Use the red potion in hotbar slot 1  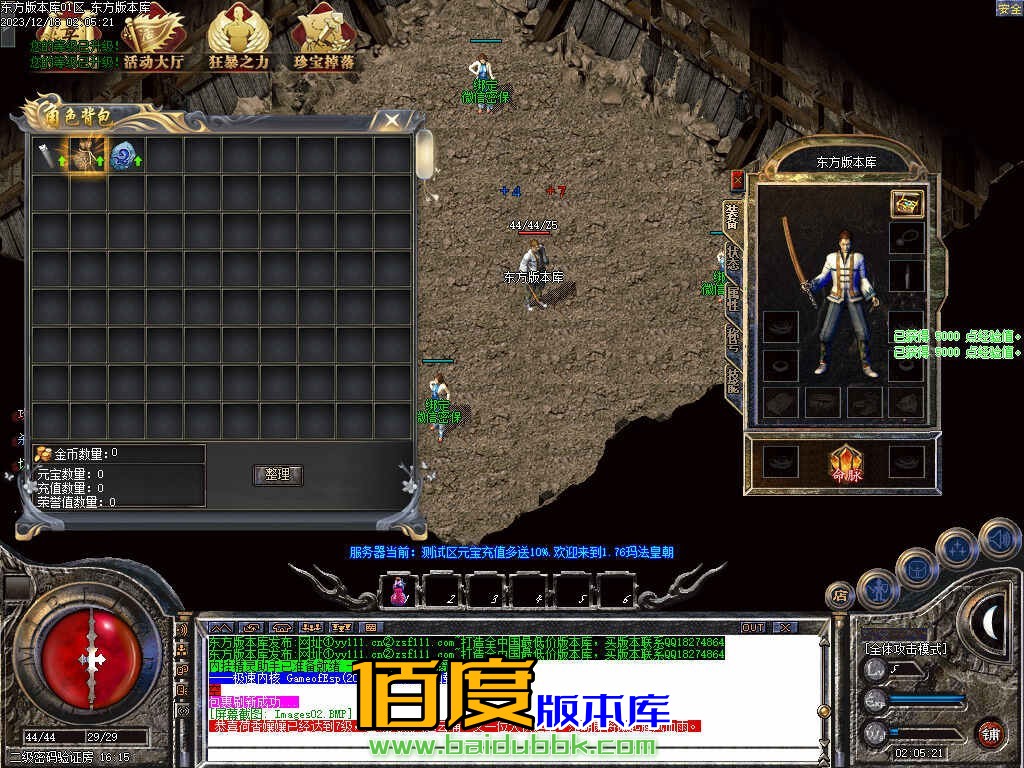pyautogui.click(x=399, y=590)
